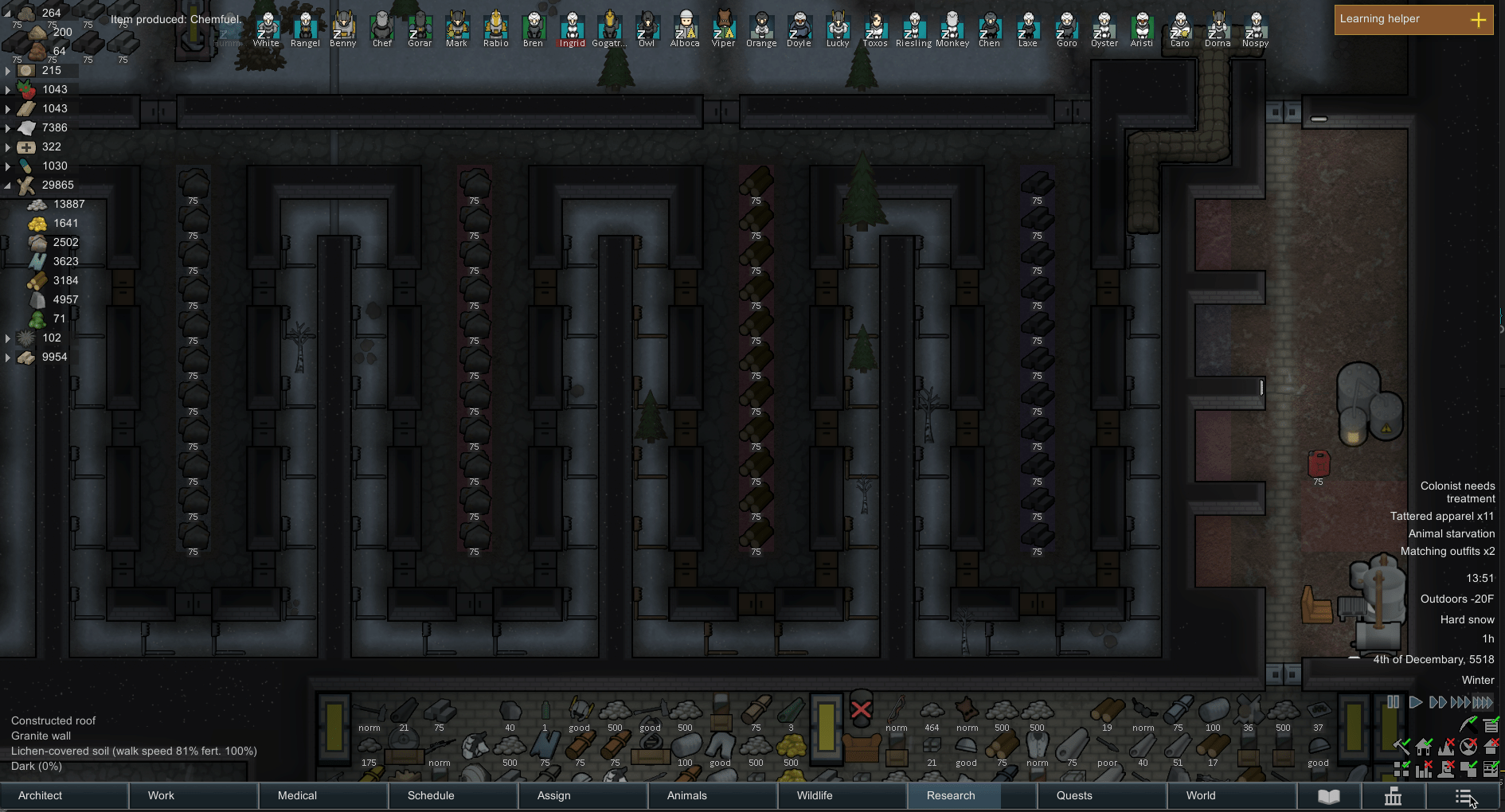Toggle the home area overlay

click(1423, 748)
